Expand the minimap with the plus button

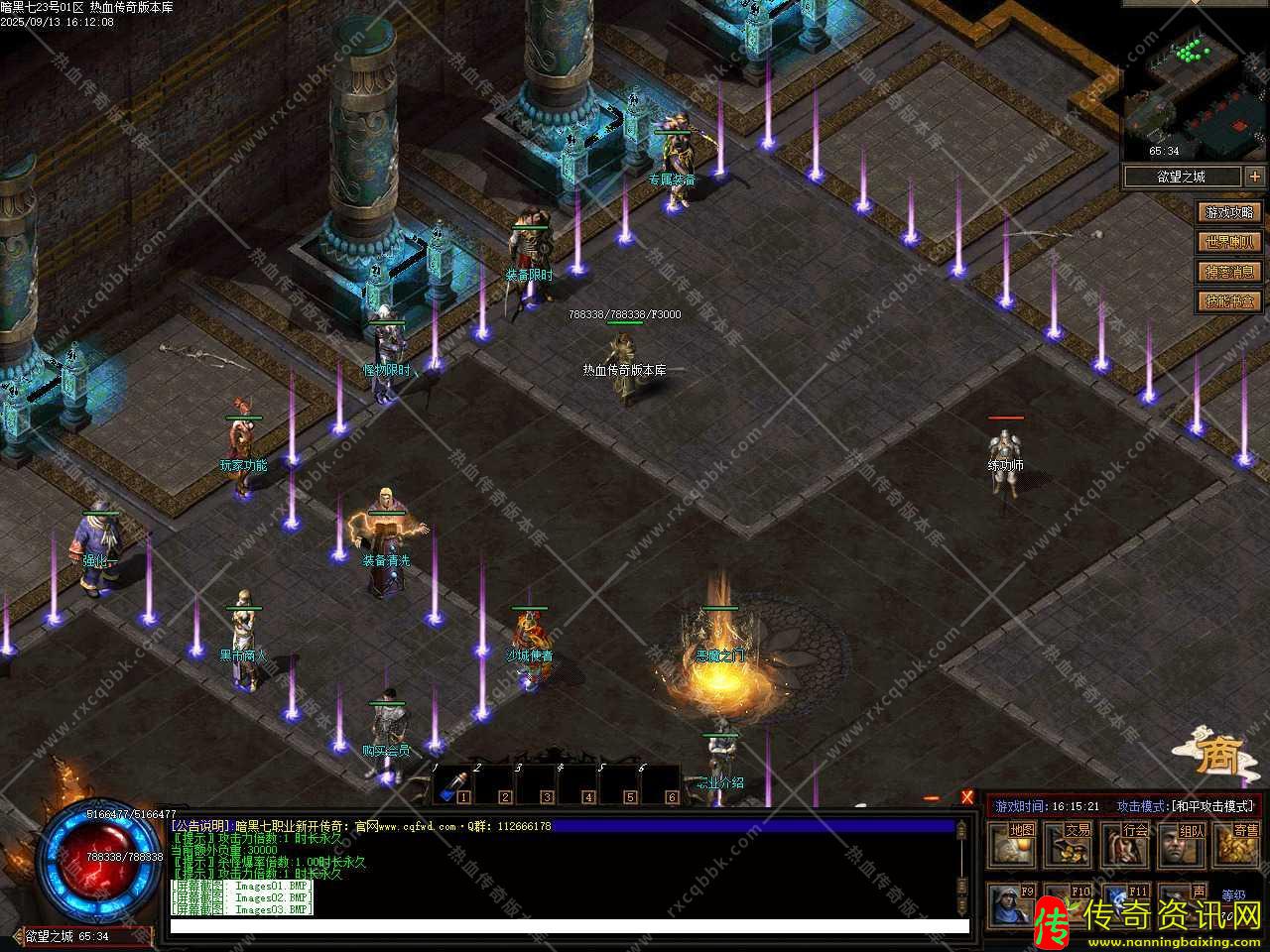coord(1255,177)
